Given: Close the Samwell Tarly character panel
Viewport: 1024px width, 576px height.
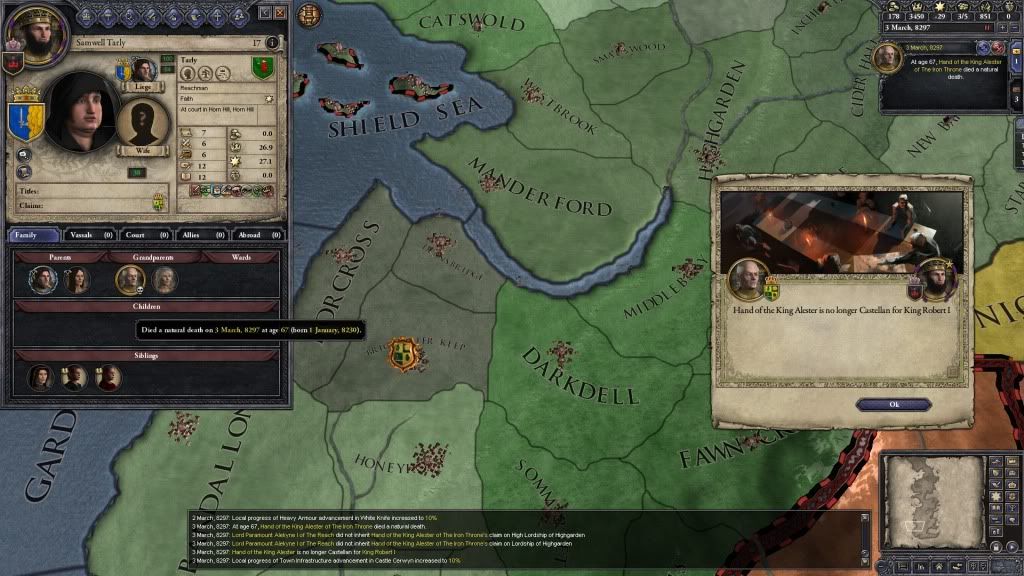Looking at the screenshot, I should [280, 15].
